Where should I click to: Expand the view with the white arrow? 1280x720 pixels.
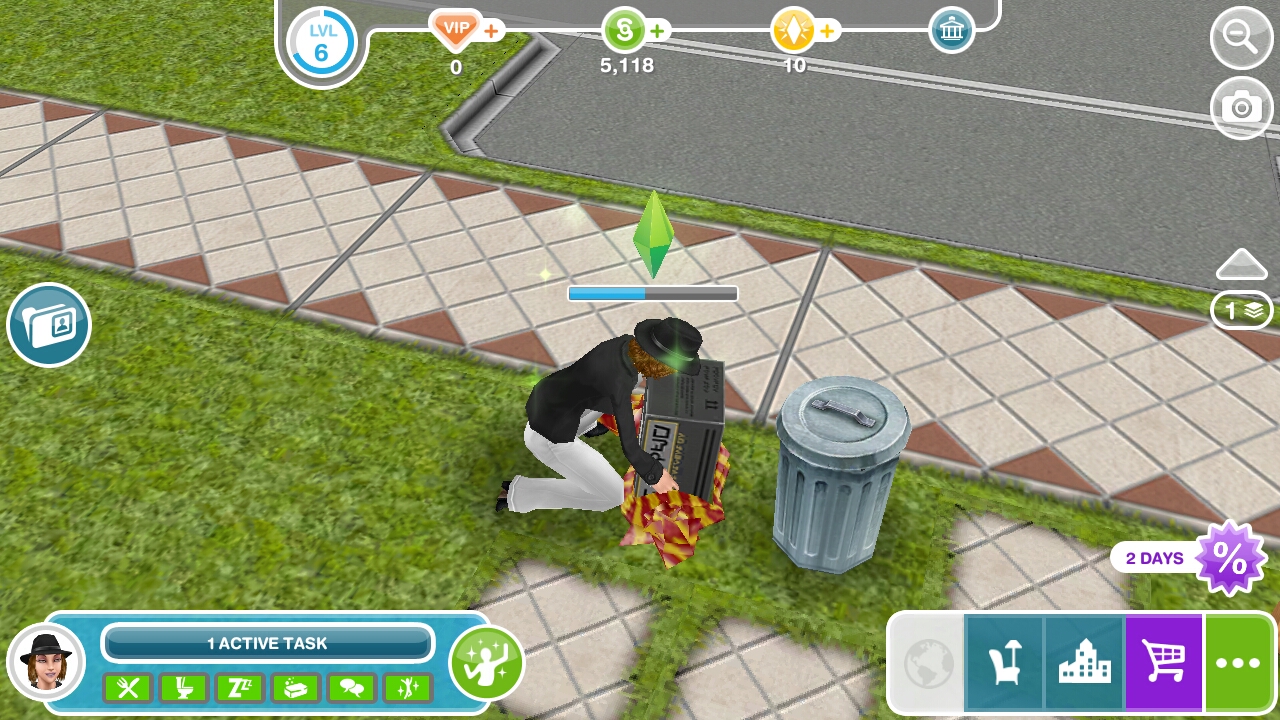pyautogui.click(x=1240, y=265)
